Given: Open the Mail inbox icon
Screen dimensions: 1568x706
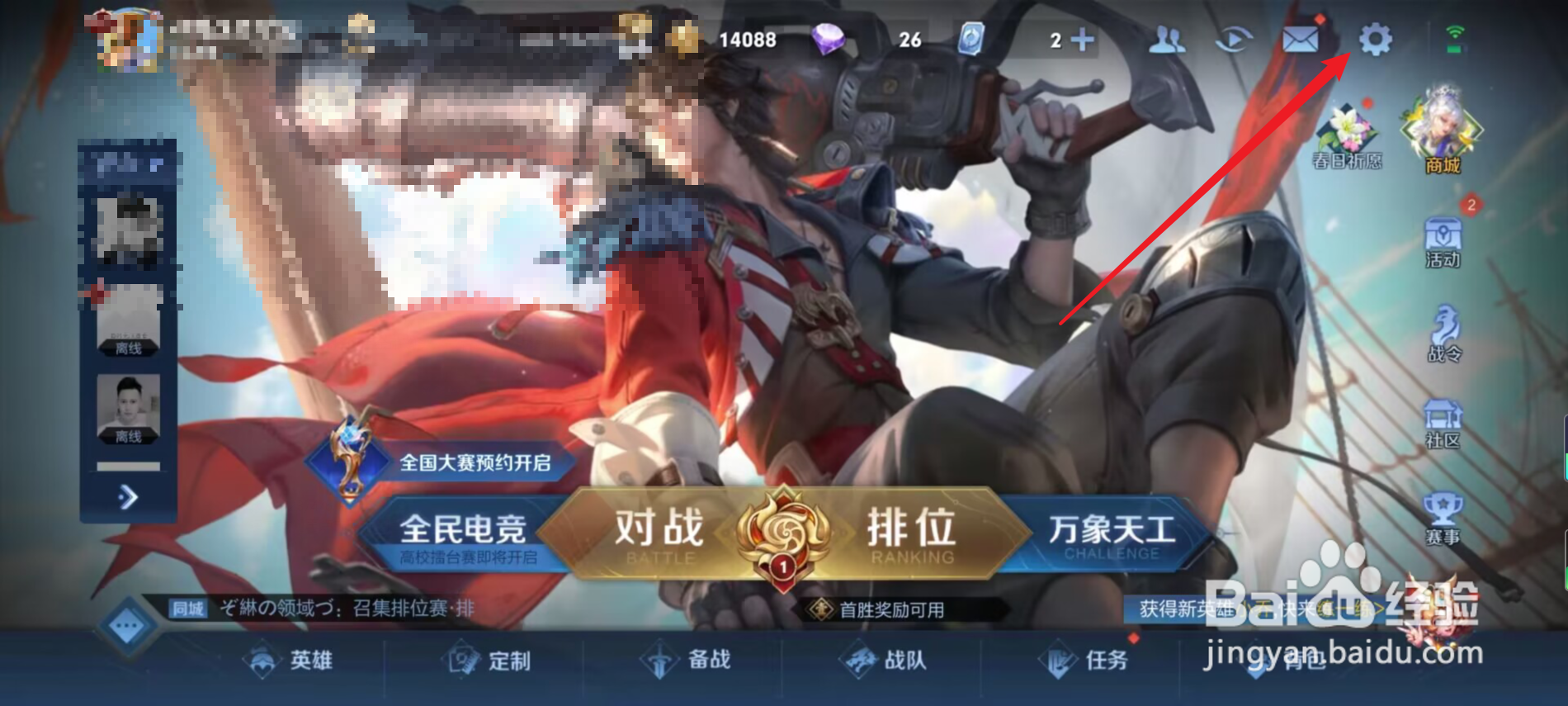Looking at the screenshot, I should (1299, 40).
